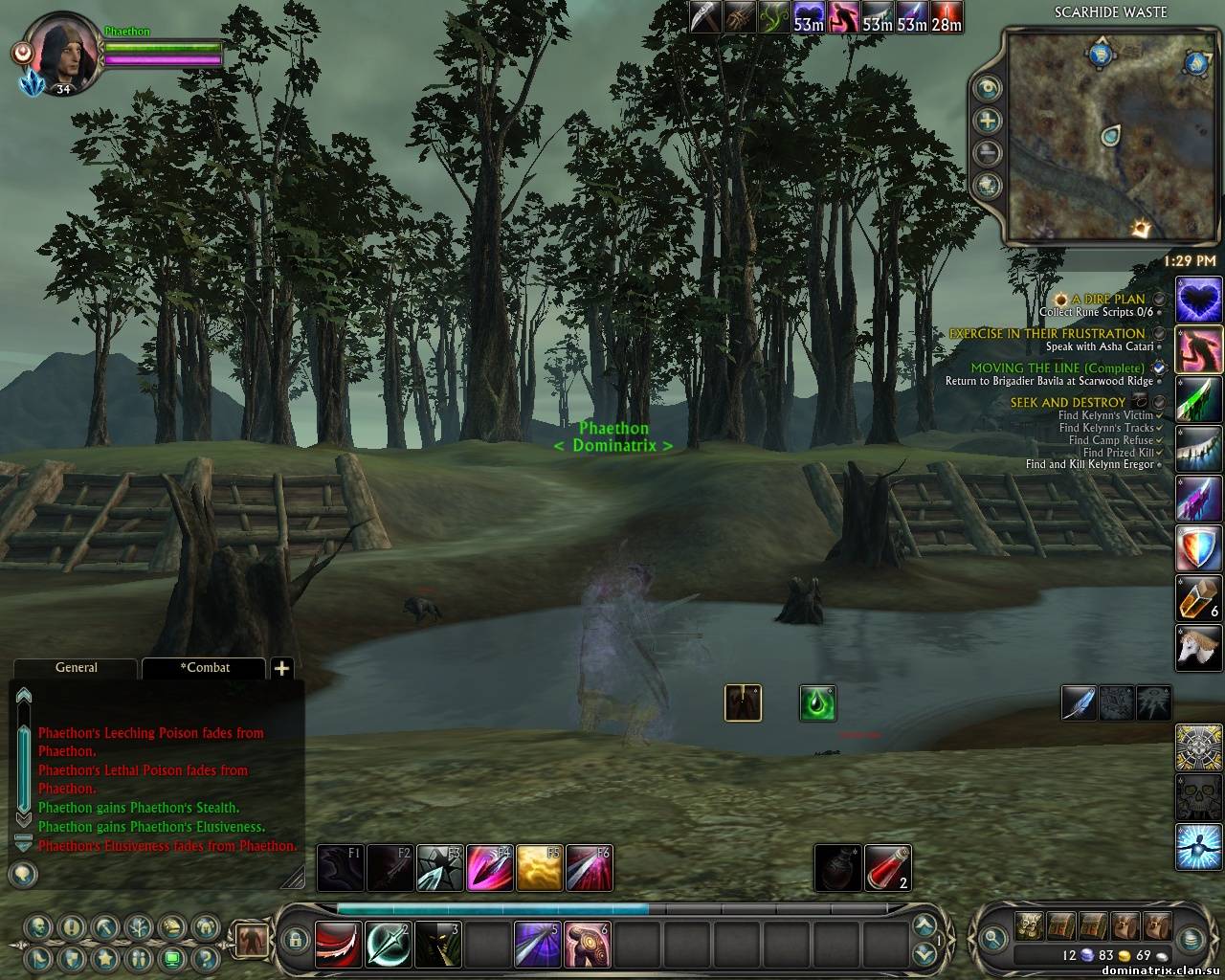Viewport: 1225px width, 980px height.
Task: Activate the red slash ability in slot one
Action: coord(339,945)
